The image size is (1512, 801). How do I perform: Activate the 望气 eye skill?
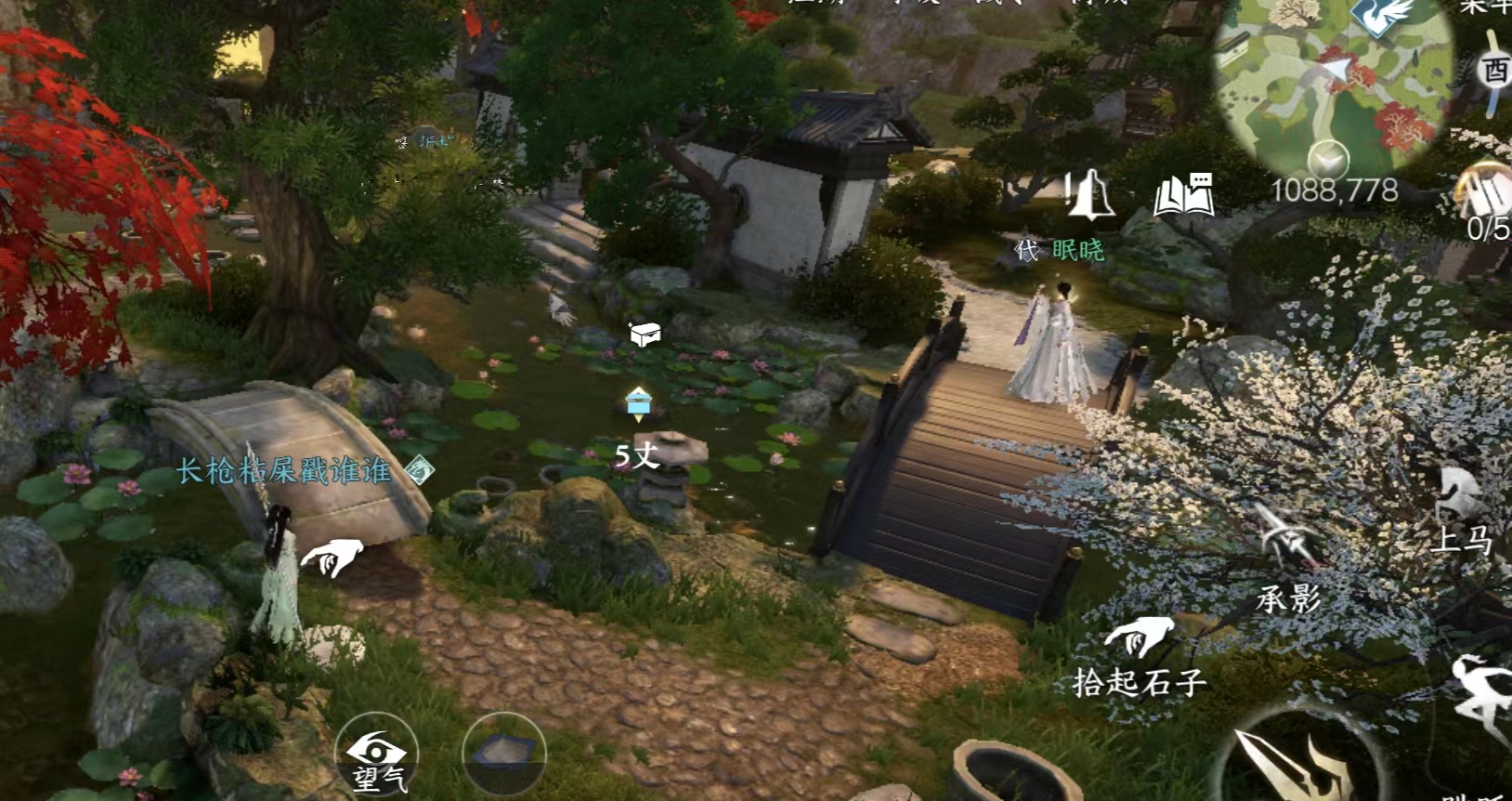[x=376, y=755]
